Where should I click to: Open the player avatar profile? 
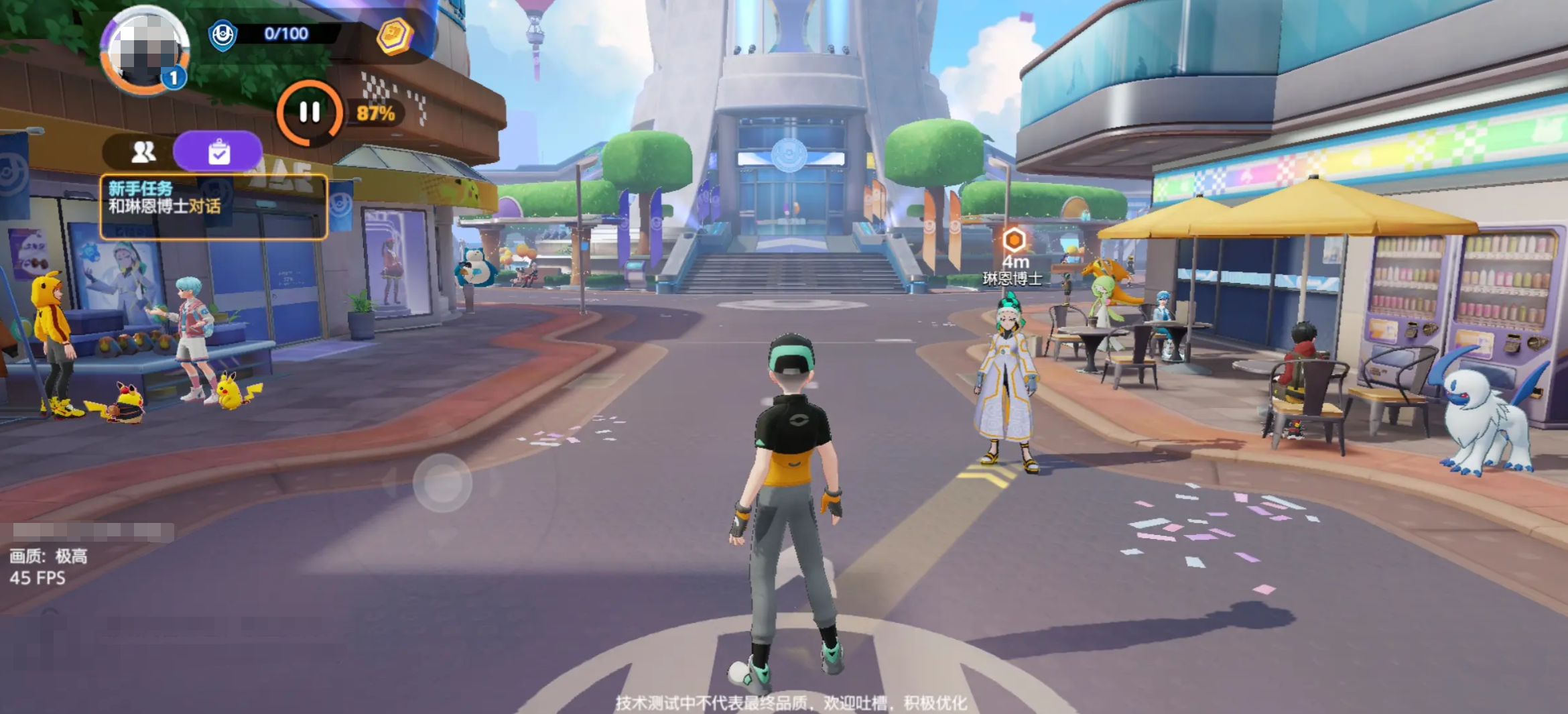[x=145, y=50]
